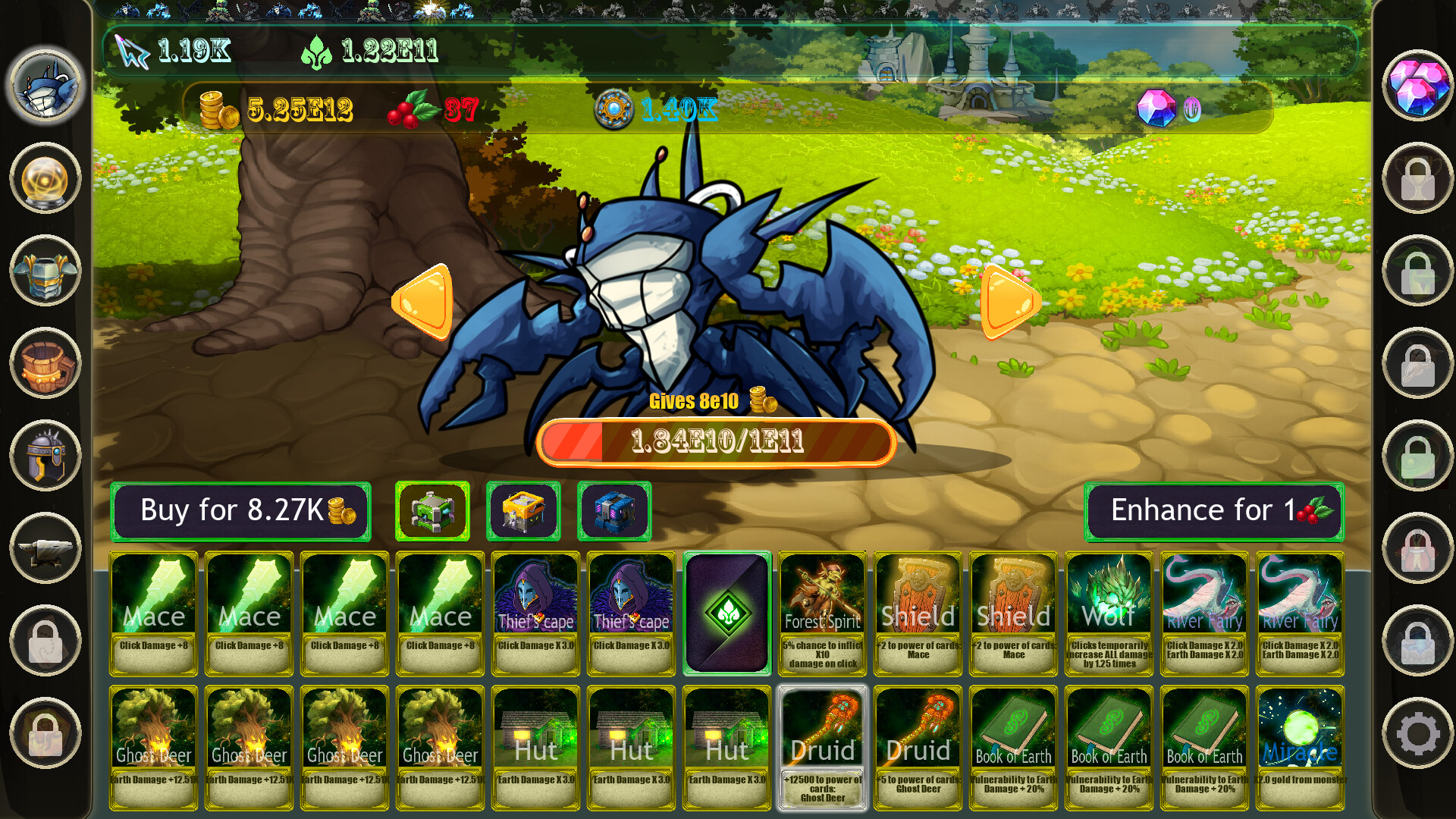Screen dimensions: 1456x819
Task: Select the armor icon in left sidebar
Action: click(45, 271)
